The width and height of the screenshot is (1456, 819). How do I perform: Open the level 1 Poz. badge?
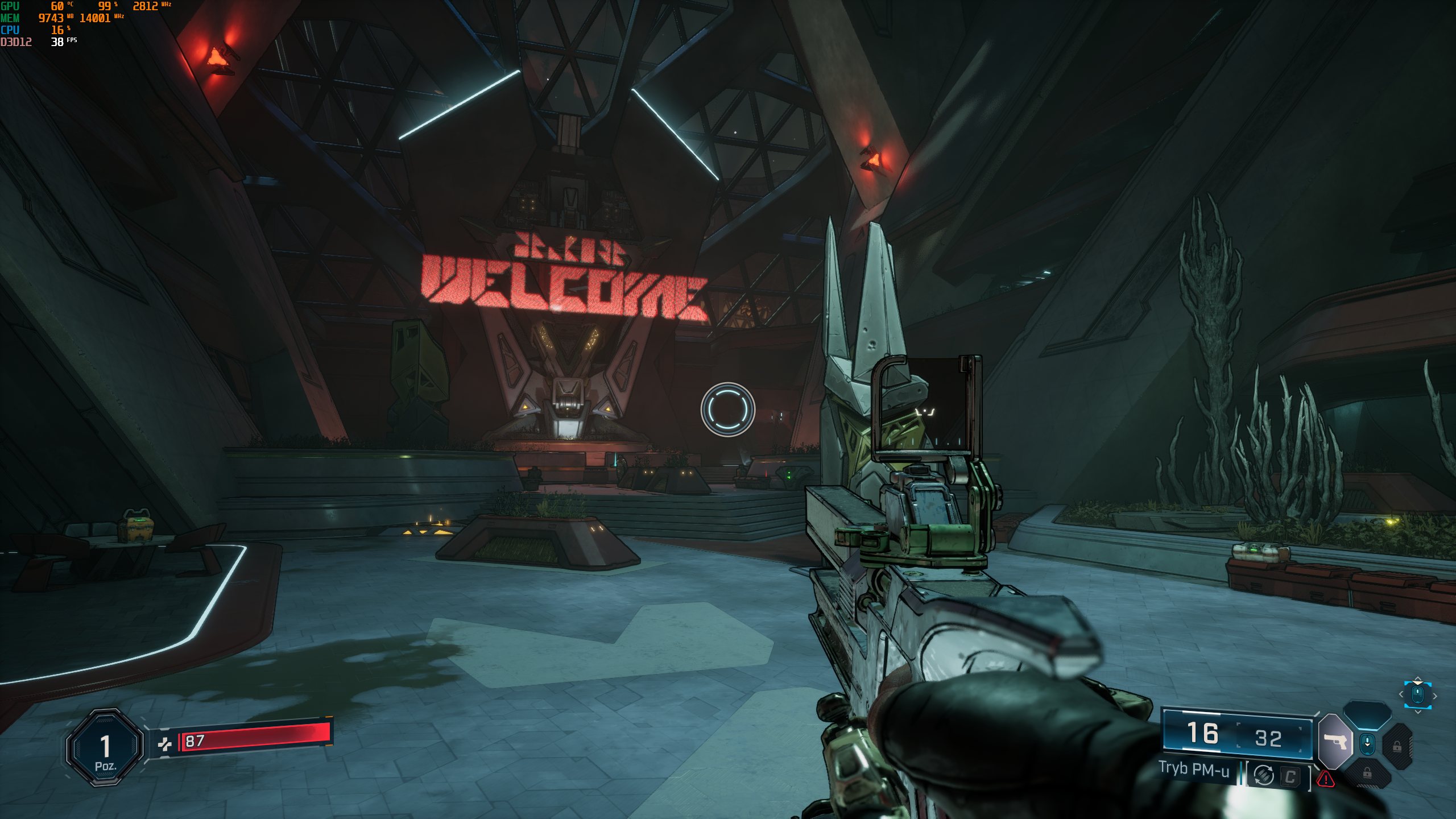tap(105, 748)
